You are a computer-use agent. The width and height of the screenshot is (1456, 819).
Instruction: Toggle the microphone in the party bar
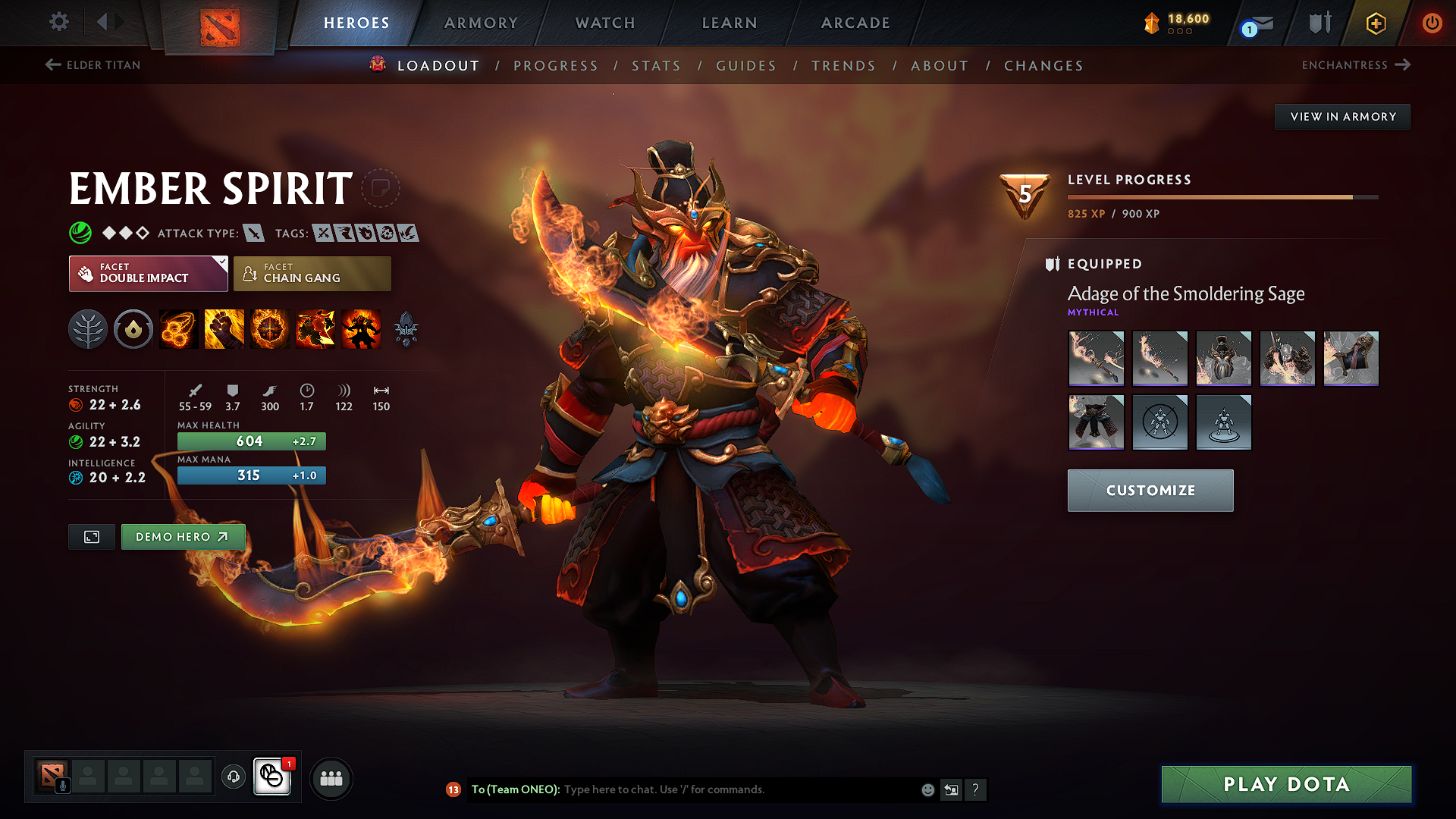coord(62,784)
